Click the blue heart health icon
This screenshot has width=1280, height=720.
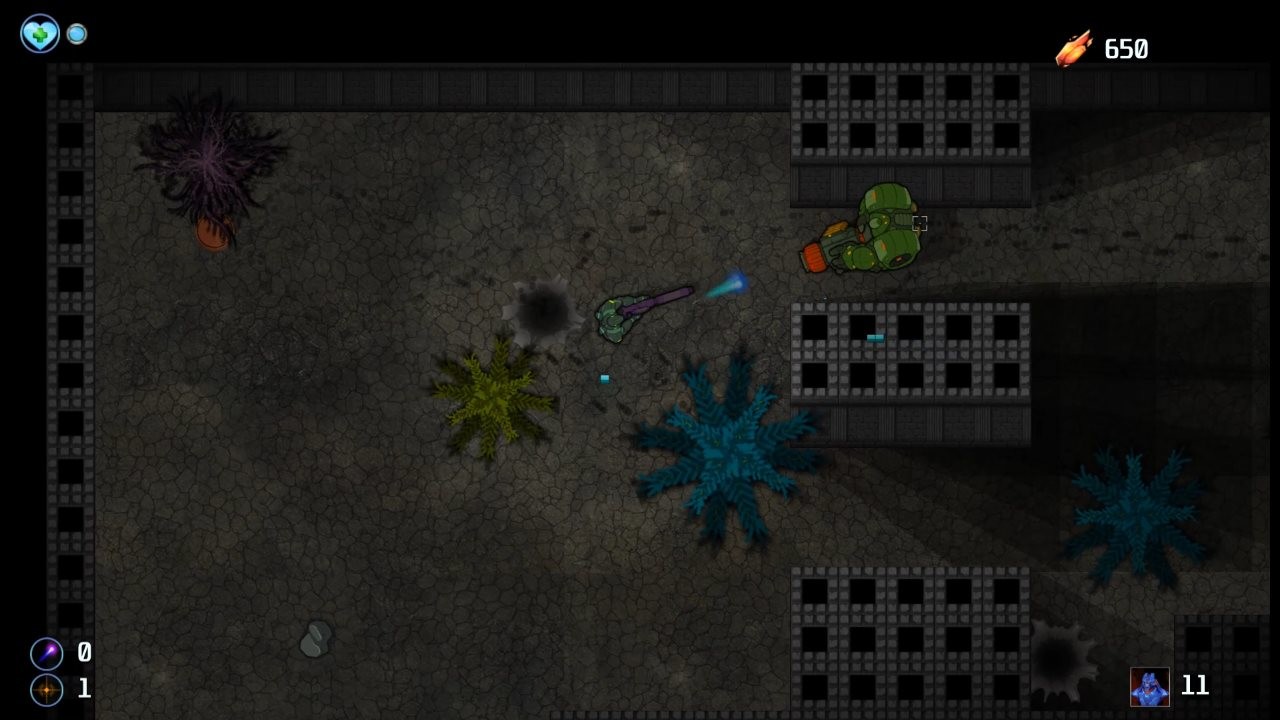(x=38, y=33)
